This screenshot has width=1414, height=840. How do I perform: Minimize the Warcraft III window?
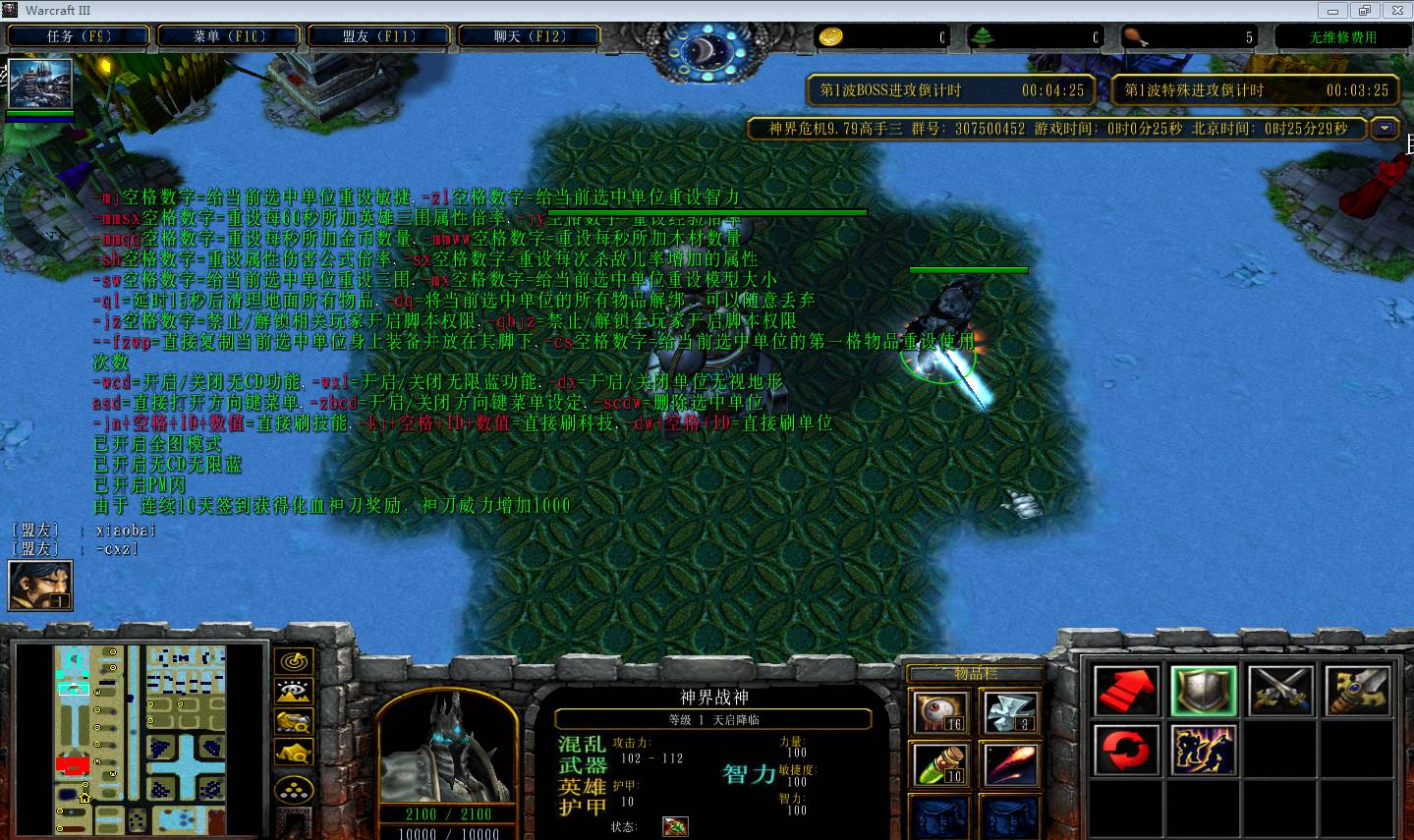(x=1333, y=11)
